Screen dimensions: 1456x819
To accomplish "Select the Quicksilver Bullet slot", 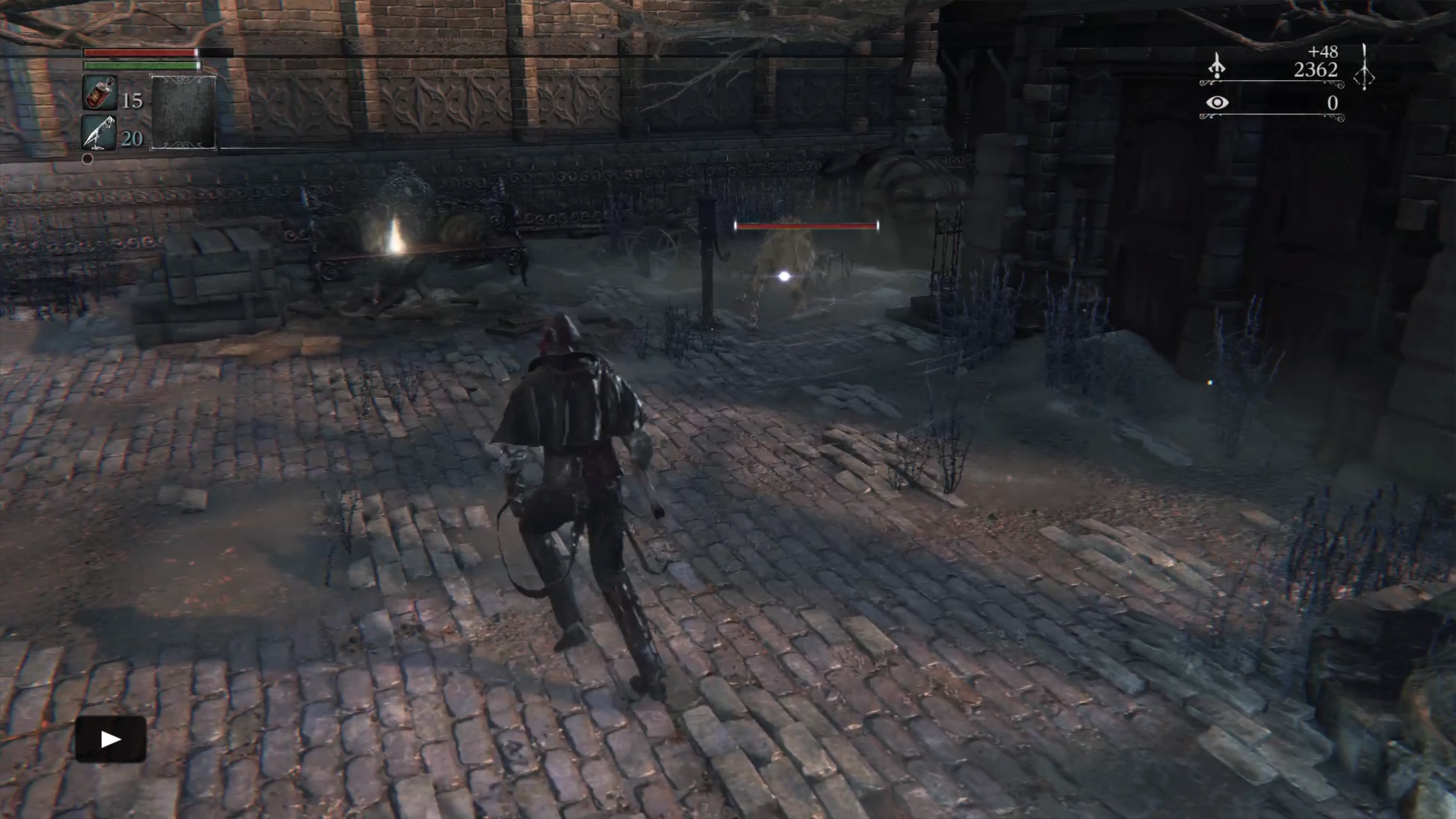I will (x=99, y=133).
